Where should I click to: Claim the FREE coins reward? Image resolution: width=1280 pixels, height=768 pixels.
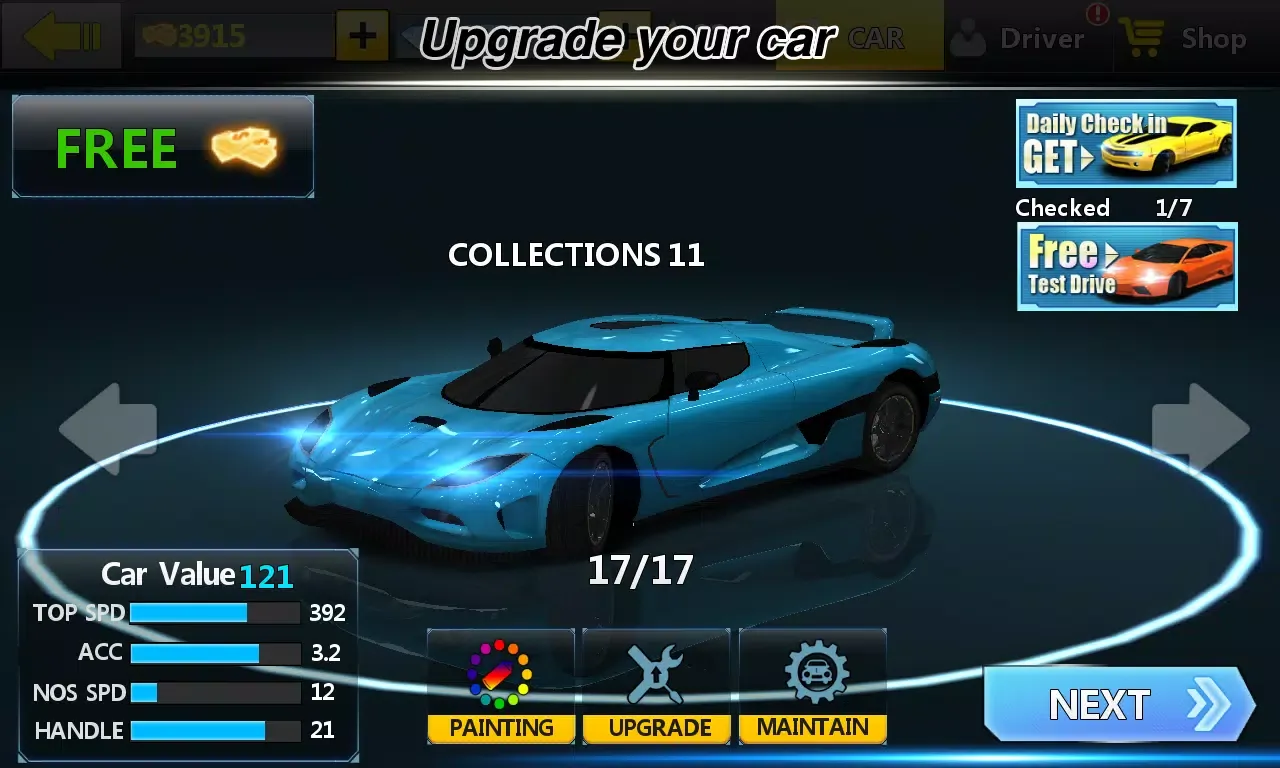click(163, 146)
